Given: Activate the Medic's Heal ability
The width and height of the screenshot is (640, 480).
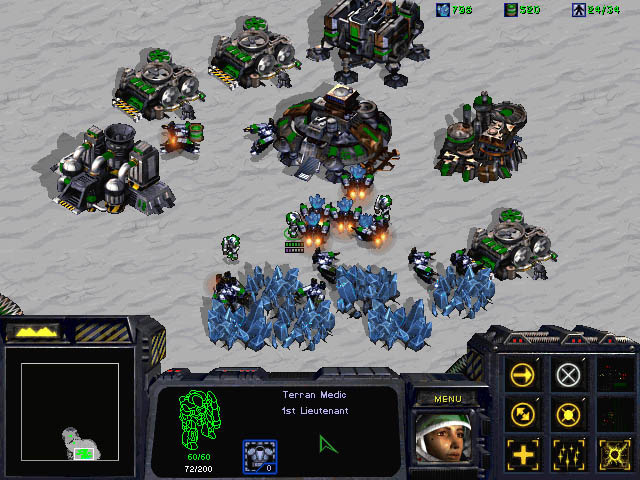Looking at the screenshot, I should (523, 452).
